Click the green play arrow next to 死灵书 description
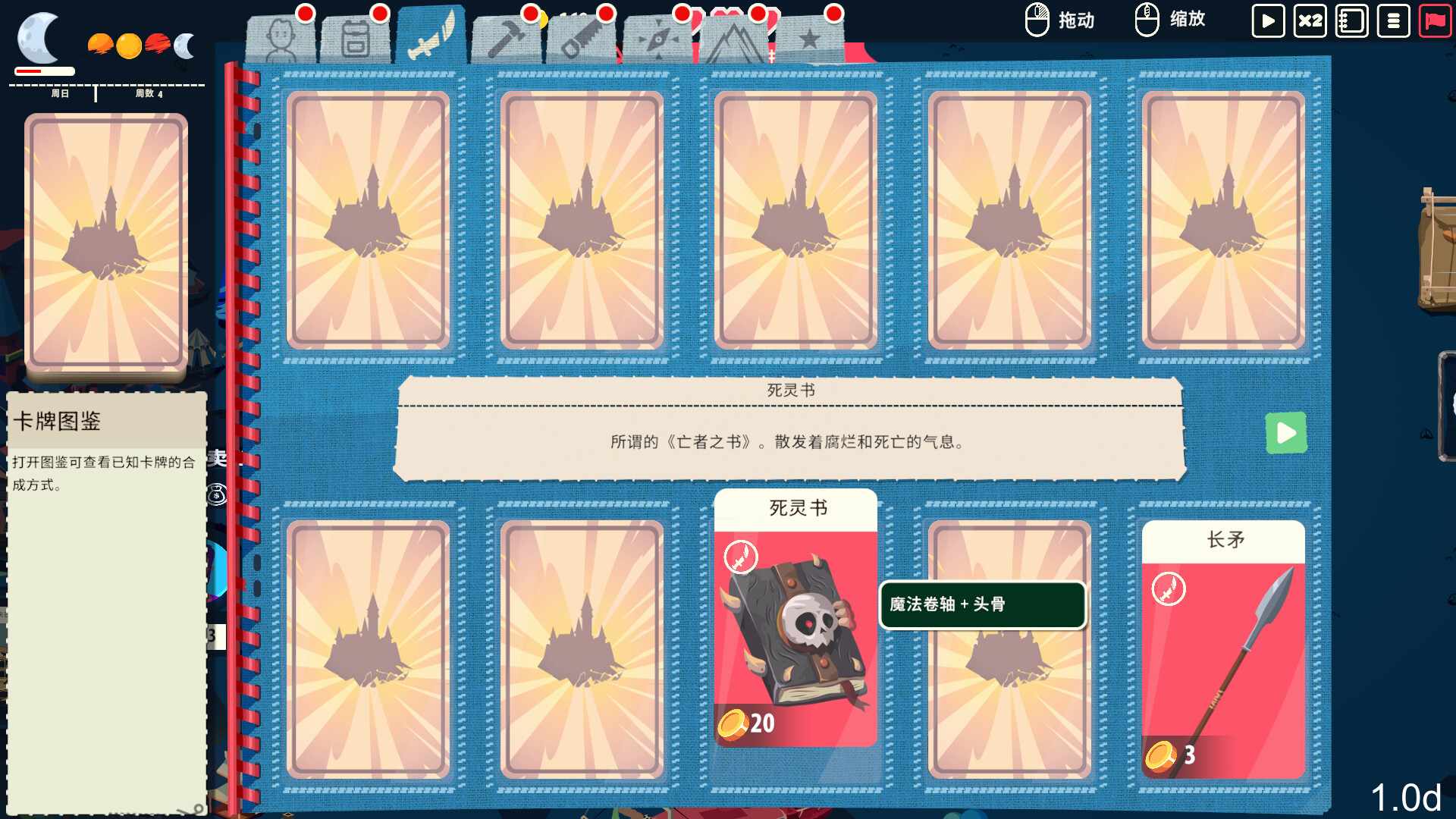 pyautogui.click(x=1286, y=432)
